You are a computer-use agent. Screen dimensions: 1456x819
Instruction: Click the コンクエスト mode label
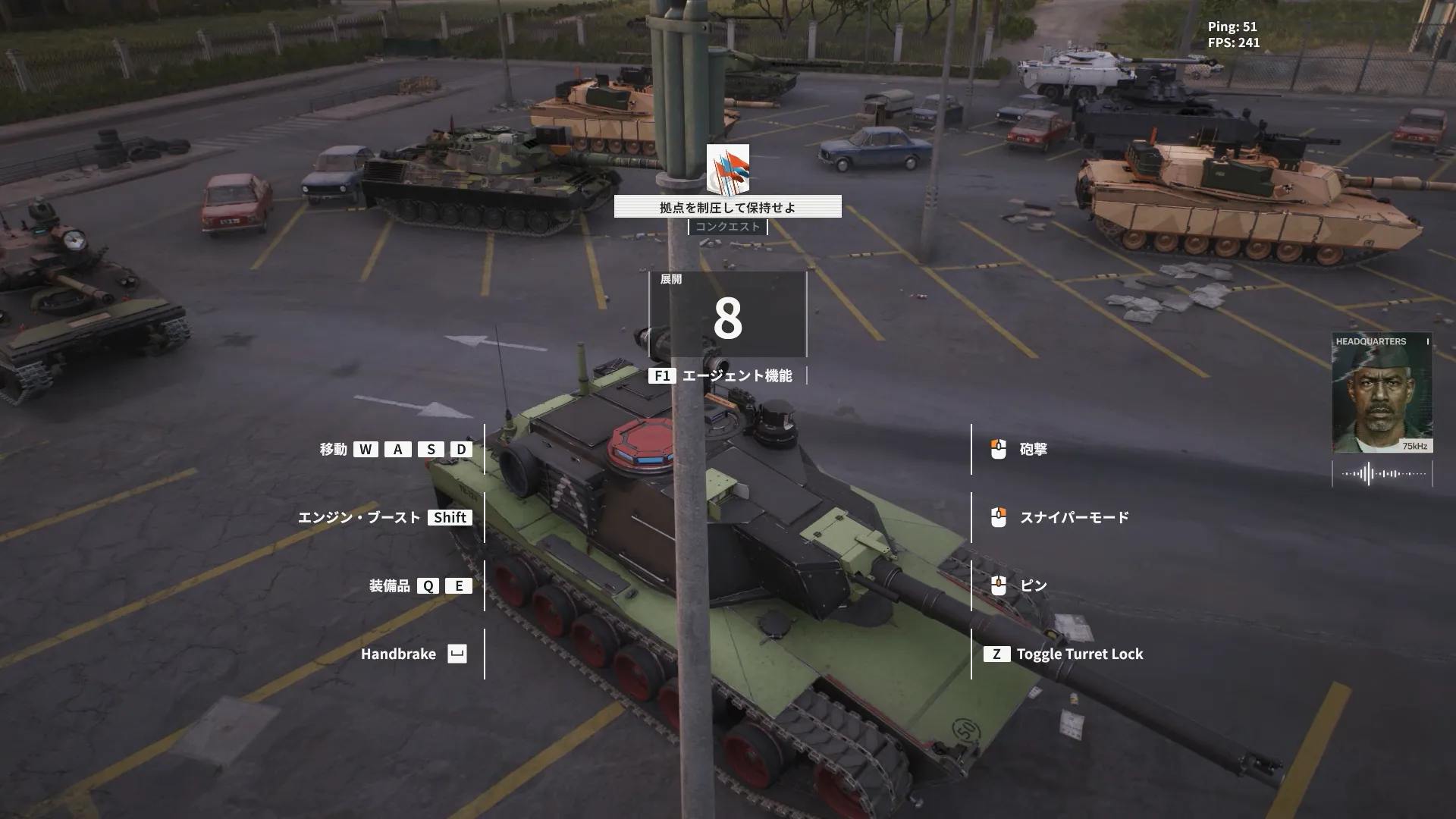click(728, 227)
